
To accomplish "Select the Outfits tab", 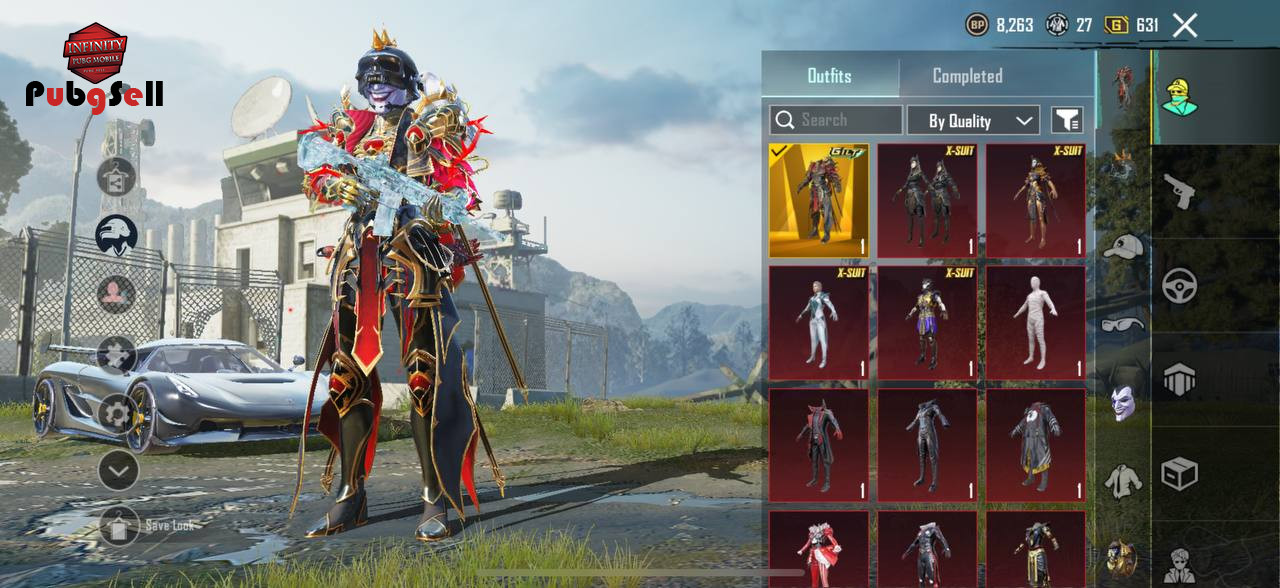I will [829, 76].
